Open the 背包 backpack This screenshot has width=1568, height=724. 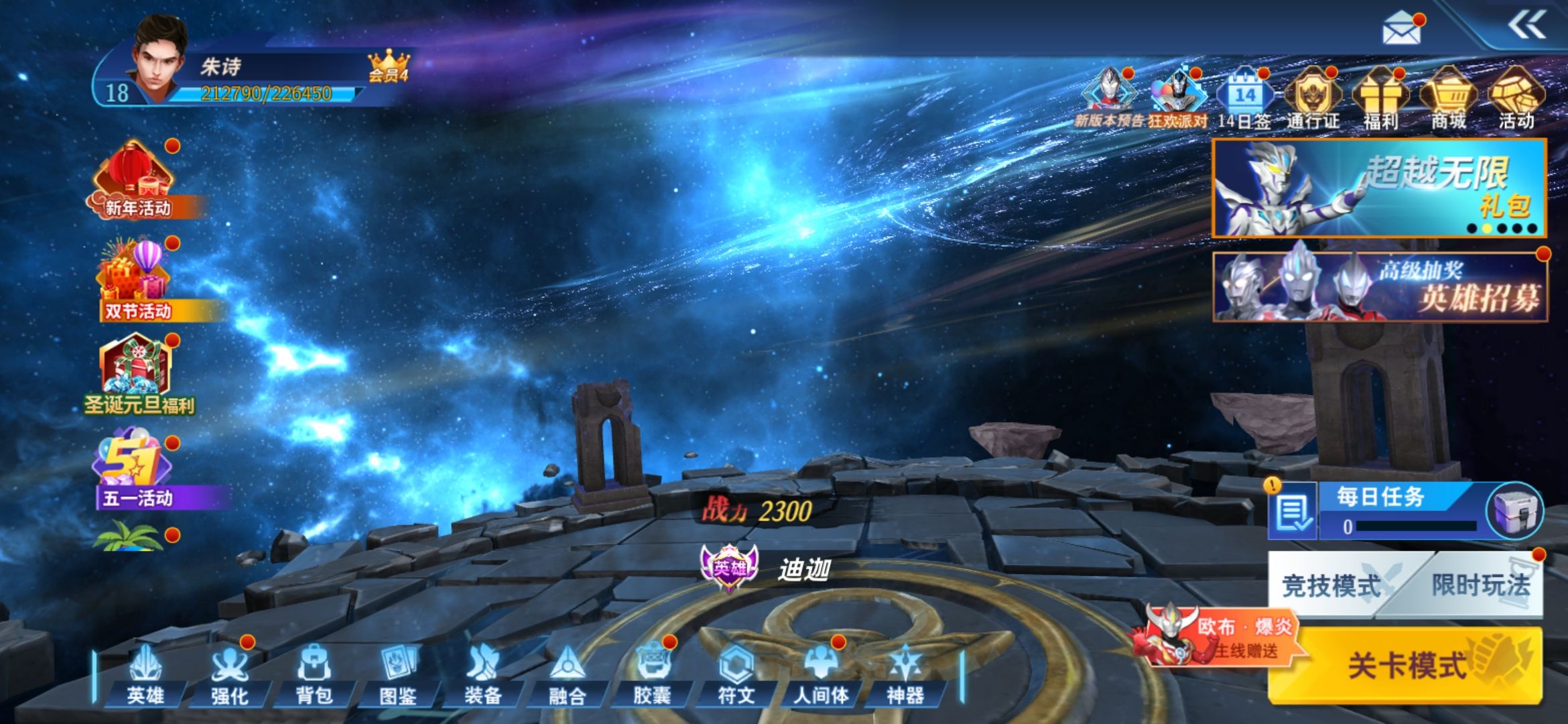pos(314,674)
